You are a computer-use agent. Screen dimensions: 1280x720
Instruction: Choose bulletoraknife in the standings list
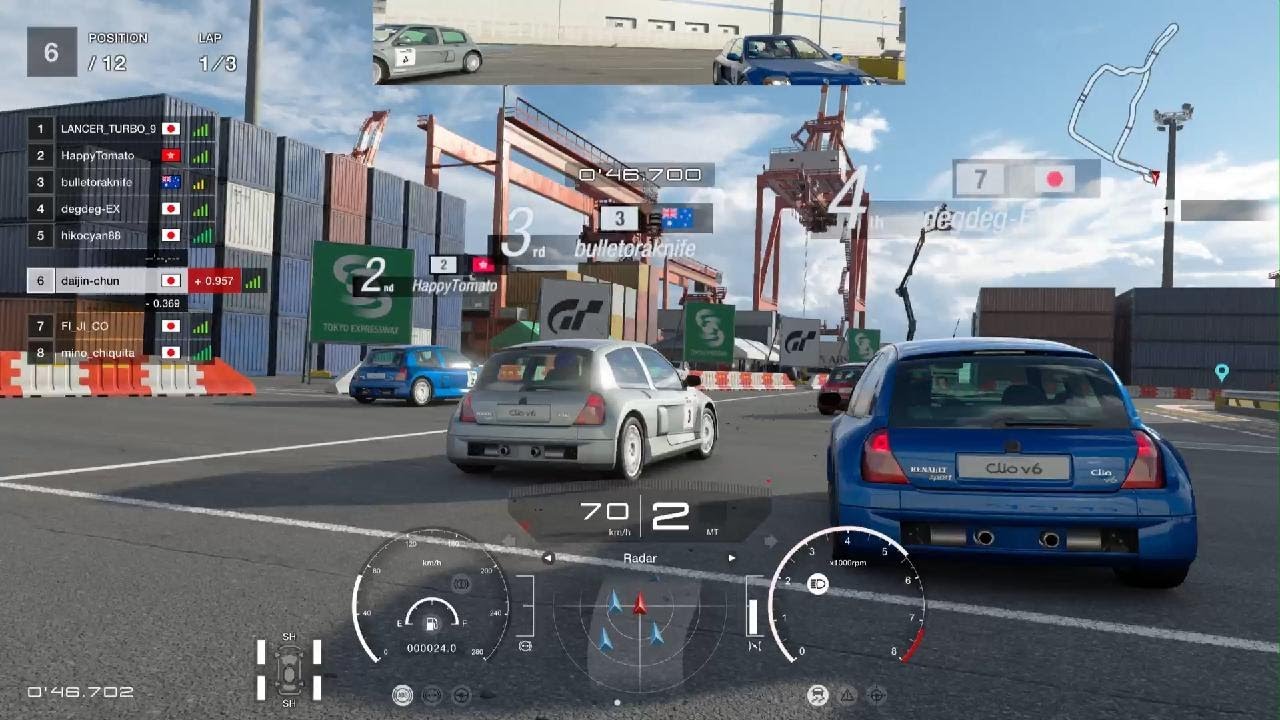[97, 182]
